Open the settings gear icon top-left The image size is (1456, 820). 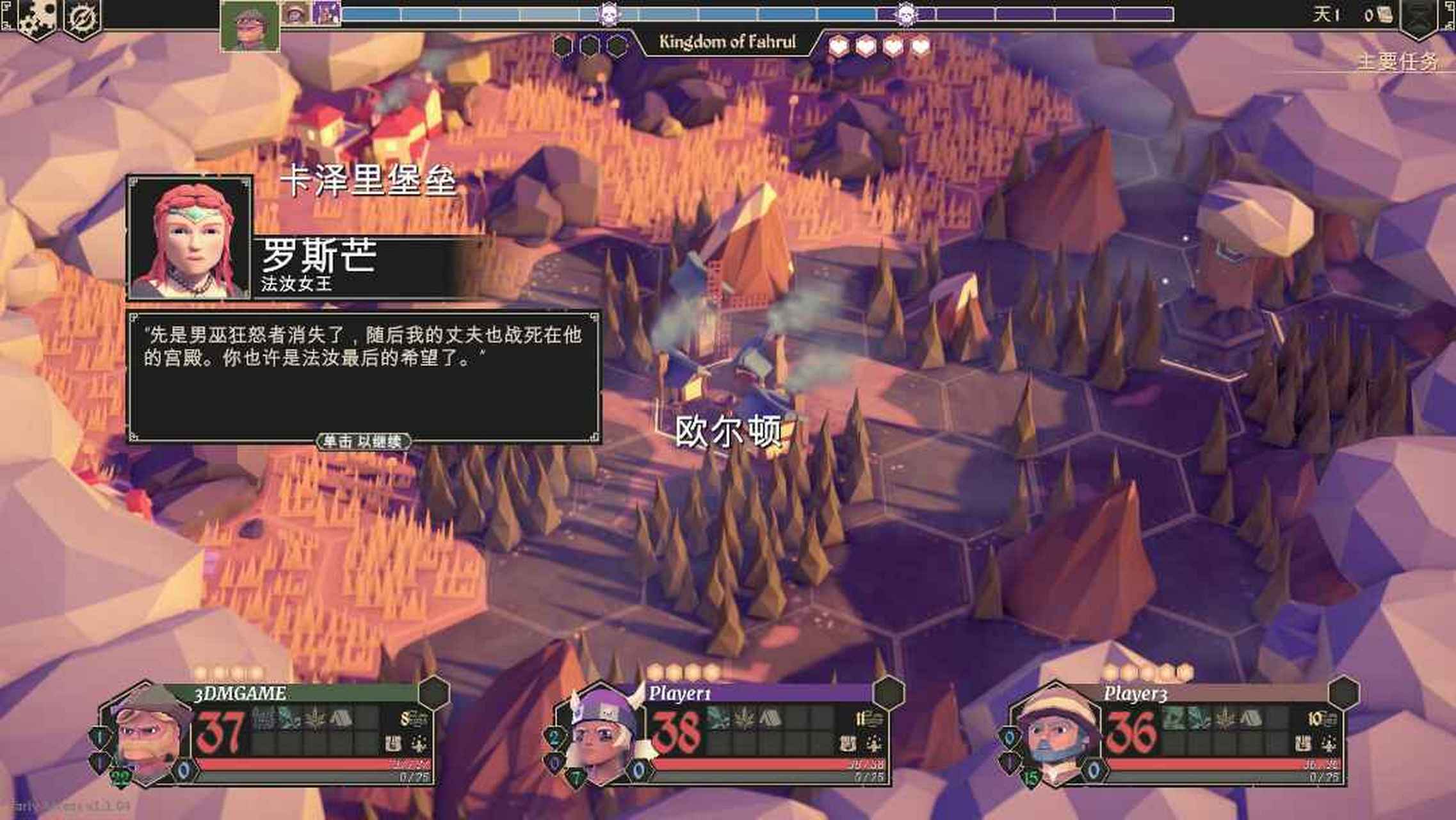pyautogui.click(x=38, y=16)
